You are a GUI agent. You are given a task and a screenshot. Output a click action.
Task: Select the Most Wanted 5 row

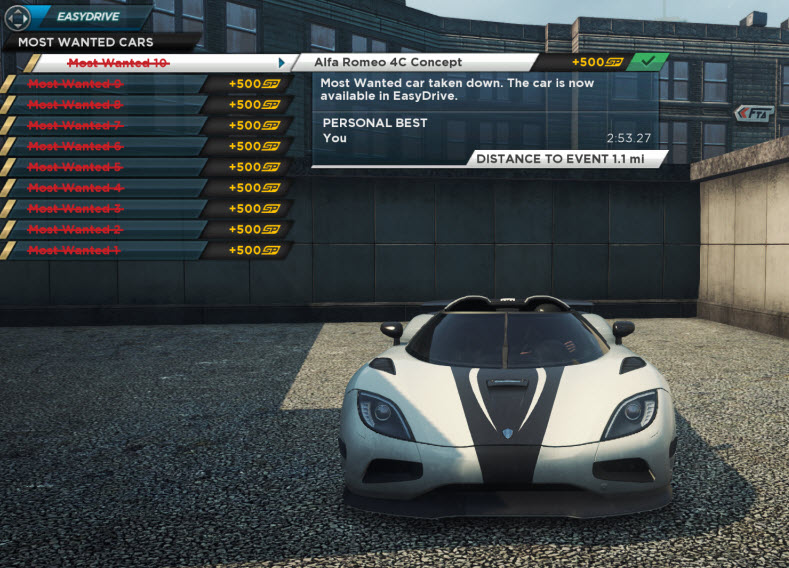tap(75, 167)
